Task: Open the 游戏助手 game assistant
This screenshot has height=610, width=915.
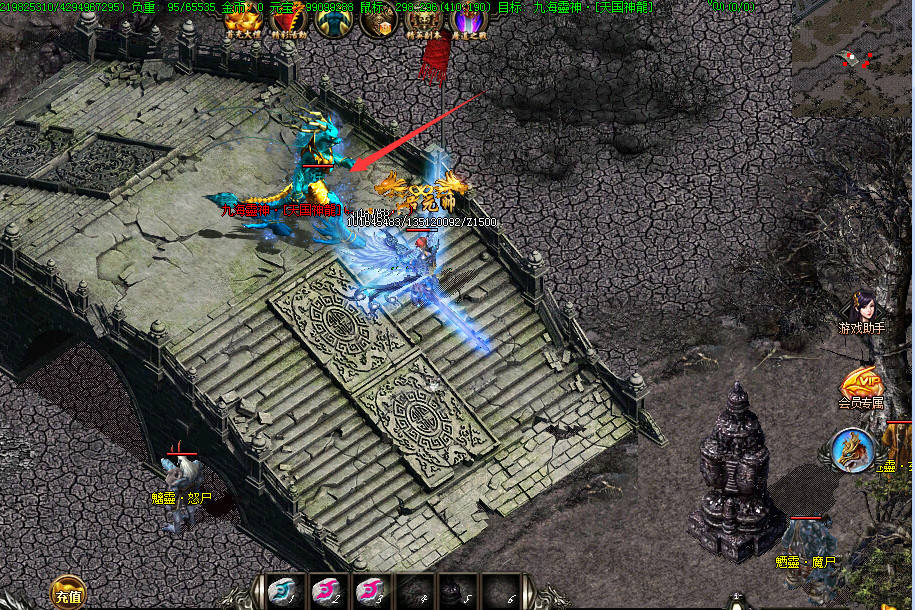Action: 862,312
